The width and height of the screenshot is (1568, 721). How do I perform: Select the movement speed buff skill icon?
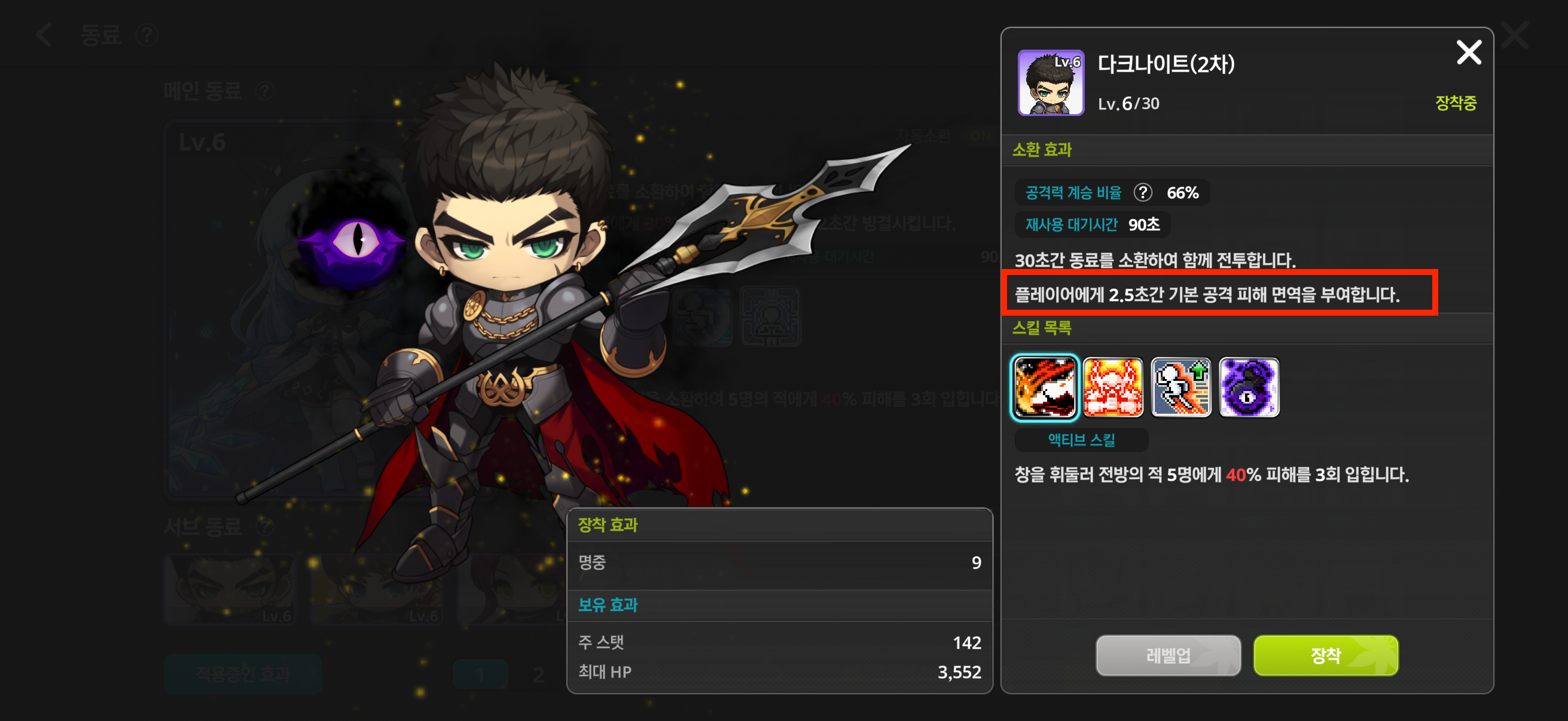coord(1182,387)
